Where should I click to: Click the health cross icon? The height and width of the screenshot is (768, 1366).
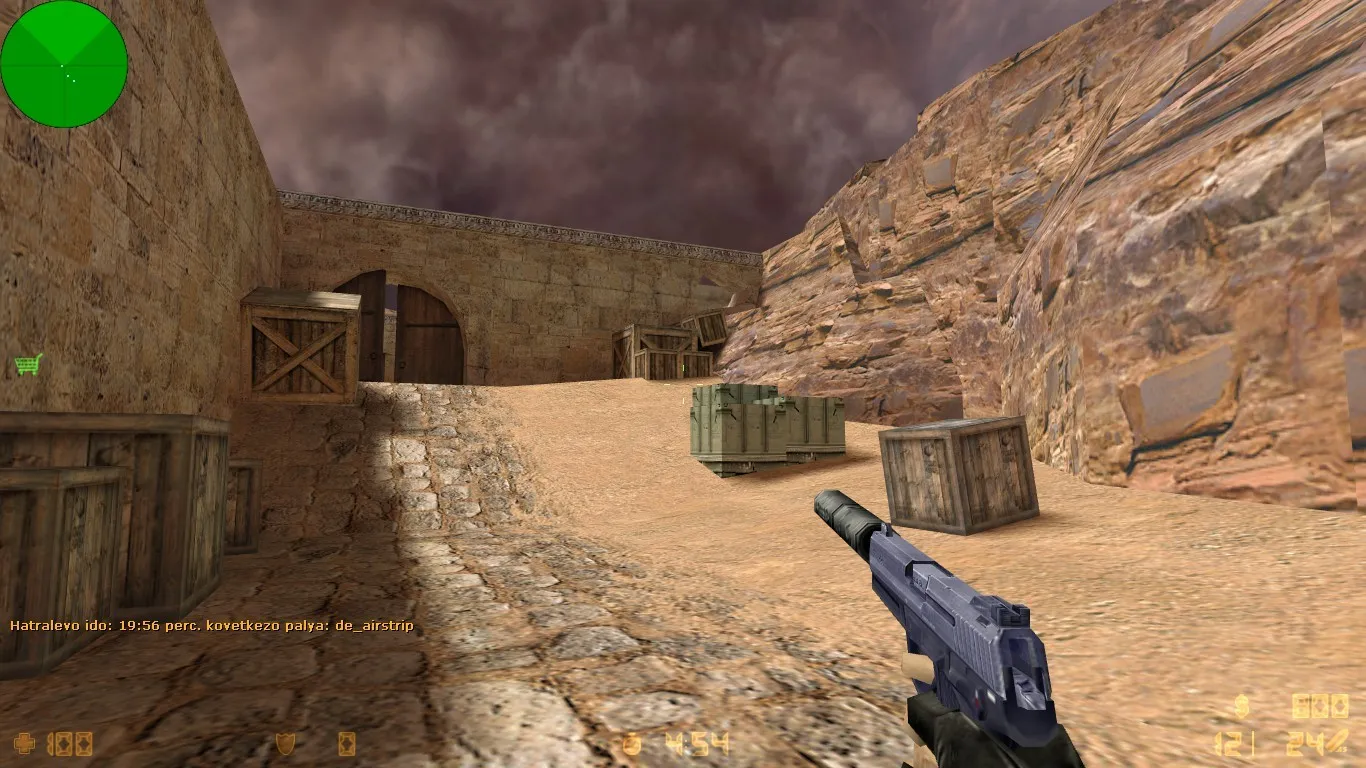(x=24, y=744)
